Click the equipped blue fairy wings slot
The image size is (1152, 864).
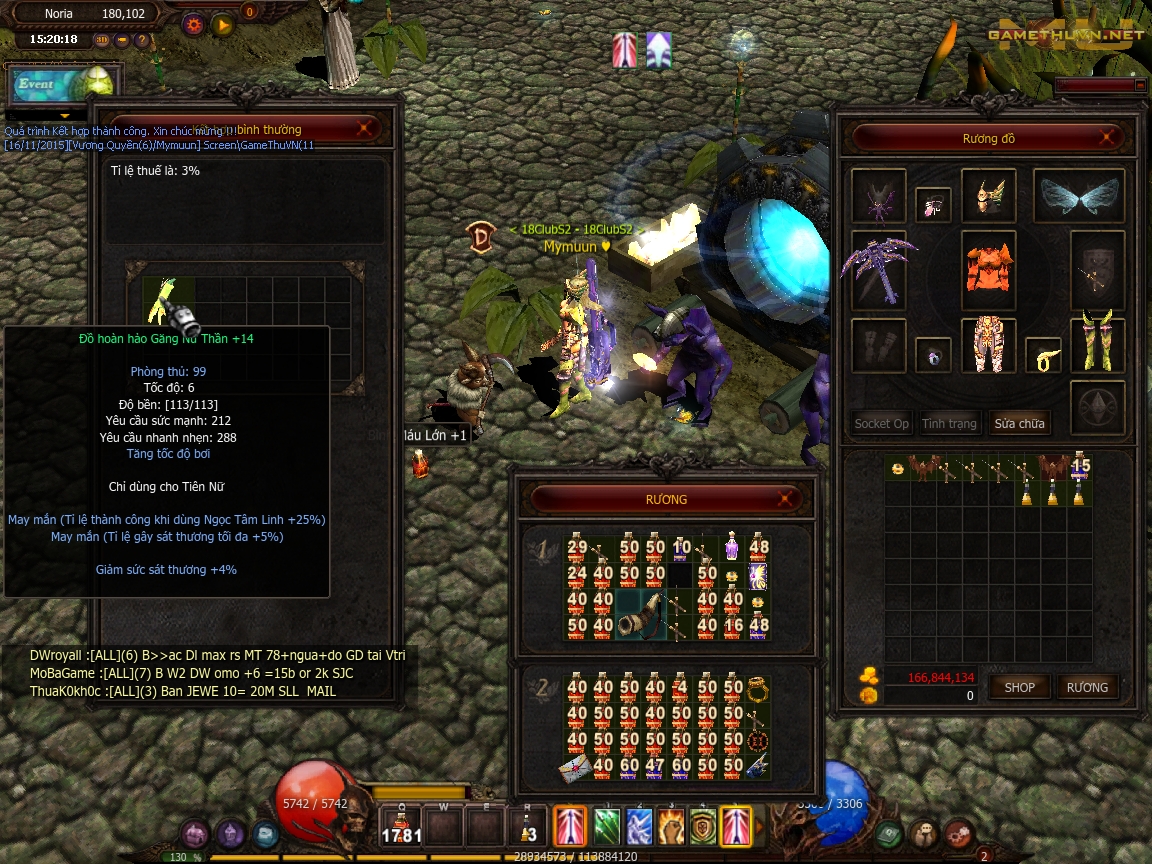[1079, 196]
